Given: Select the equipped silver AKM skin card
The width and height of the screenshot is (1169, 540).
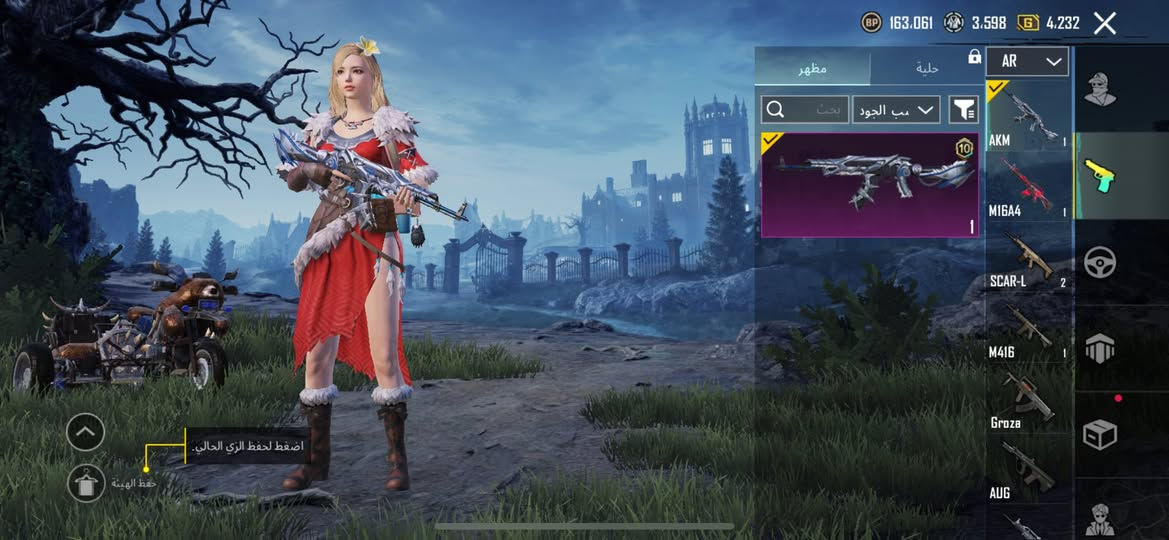Looking at the screenshot, I should pyautogui.click(x=867, y=185).
